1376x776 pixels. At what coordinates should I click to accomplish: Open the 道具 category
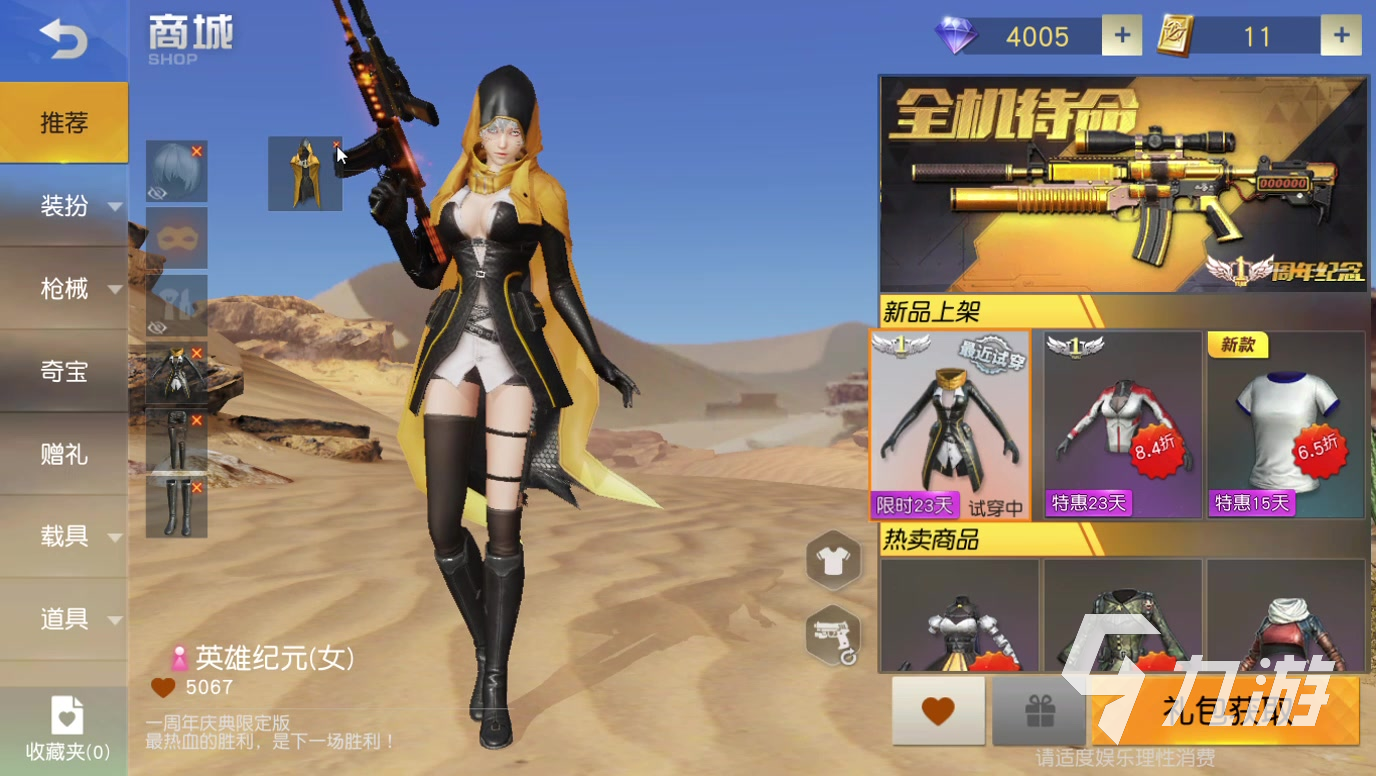(x=64, y=619)
